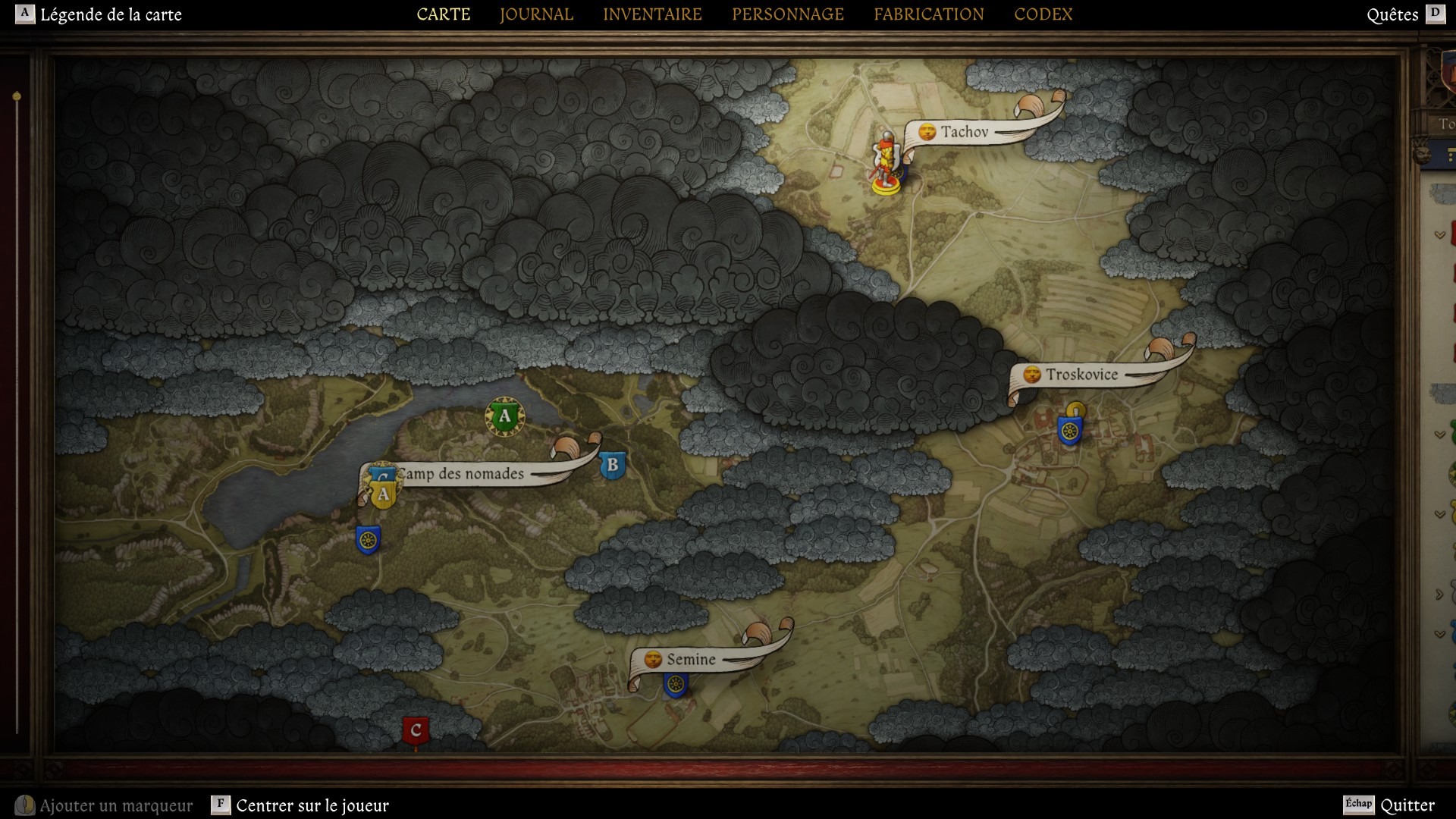The height and width of the screenshot is (819, 1456).
Task: Open the Quêtes panel
Action: [1394, 14]
